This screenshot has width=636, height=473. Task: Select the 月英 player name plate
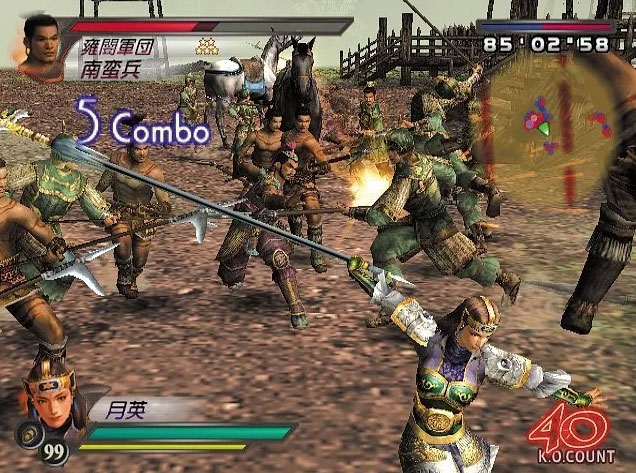click(x=130, y=410)
